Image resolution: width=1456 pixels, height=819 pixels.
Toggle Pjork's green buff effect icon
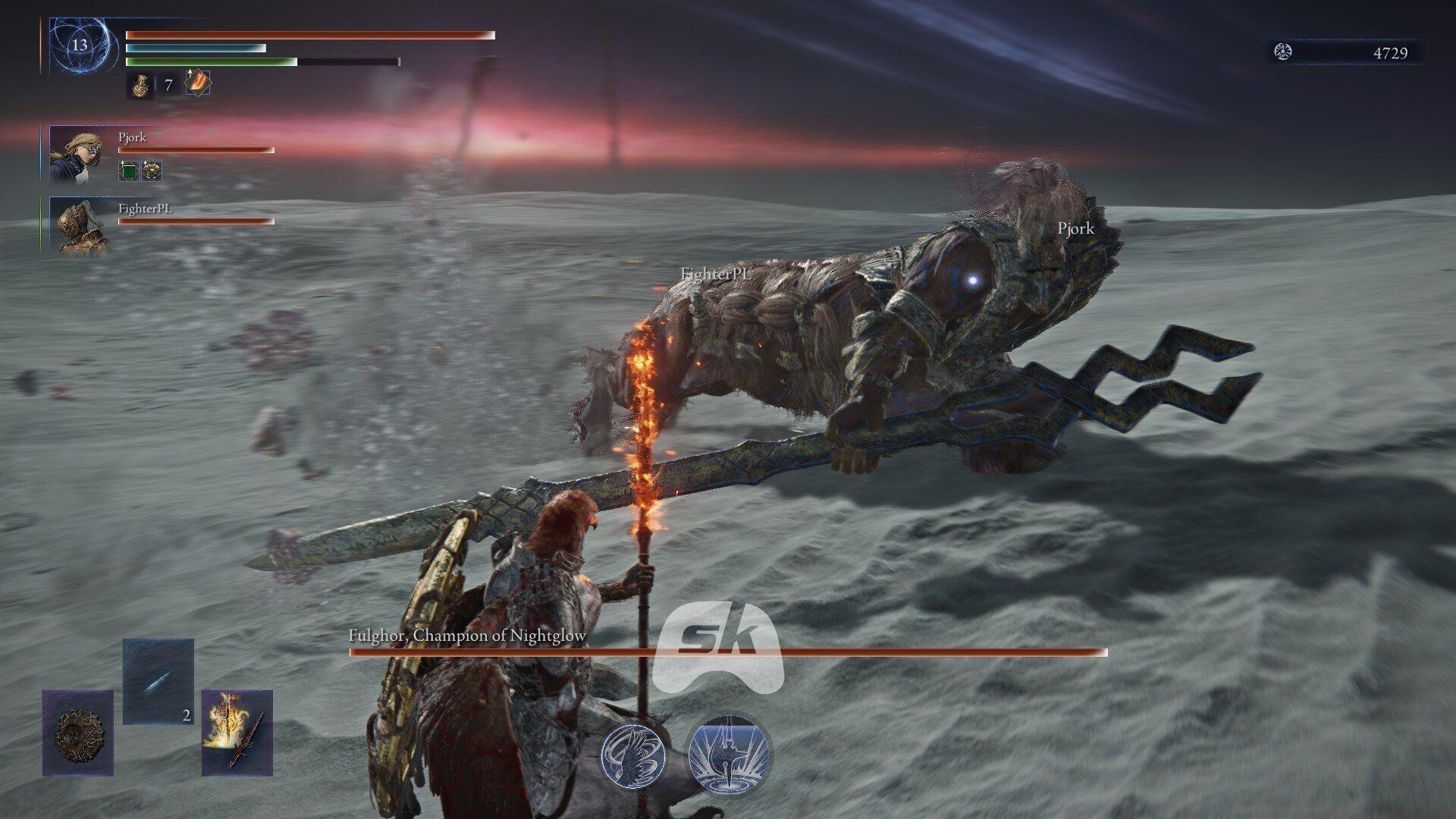[126, 169]
